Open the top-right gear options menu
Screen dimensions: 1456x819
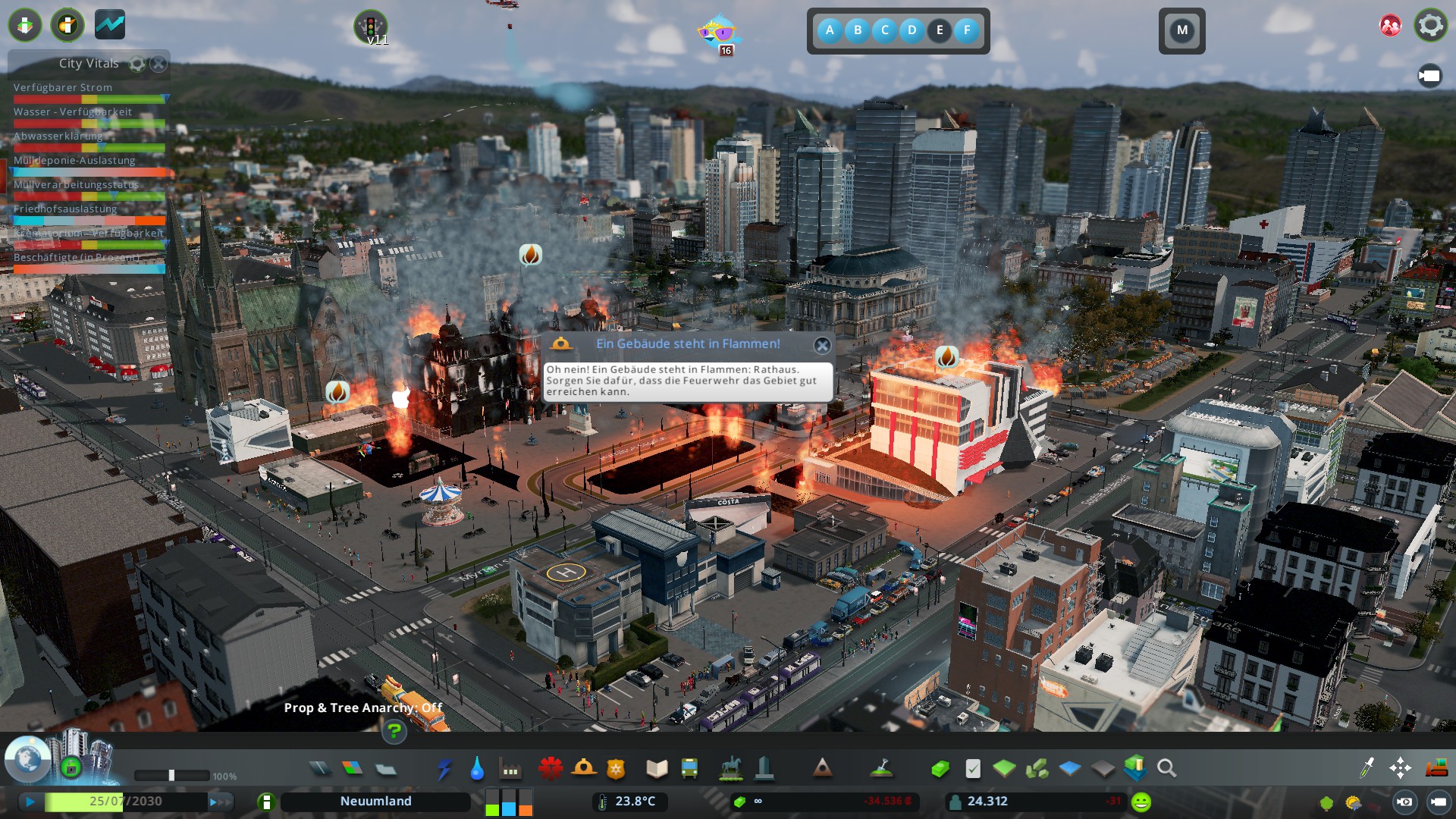click(1430, 25)
